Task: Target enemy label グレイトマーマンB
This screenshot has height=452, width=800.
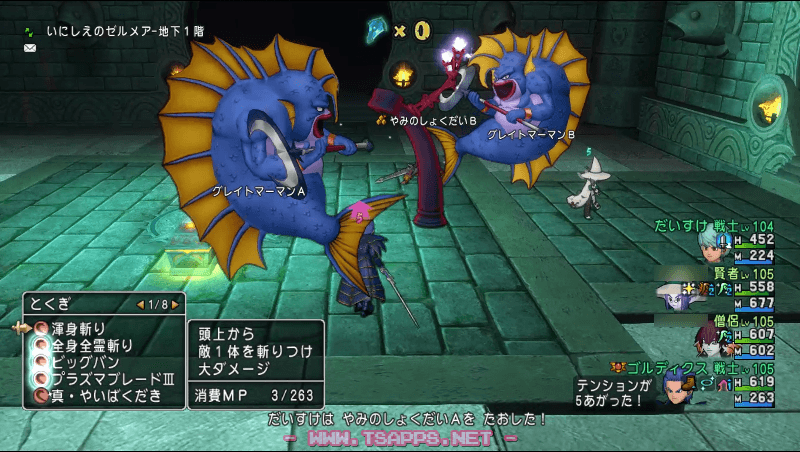Action: pos(532,133)
